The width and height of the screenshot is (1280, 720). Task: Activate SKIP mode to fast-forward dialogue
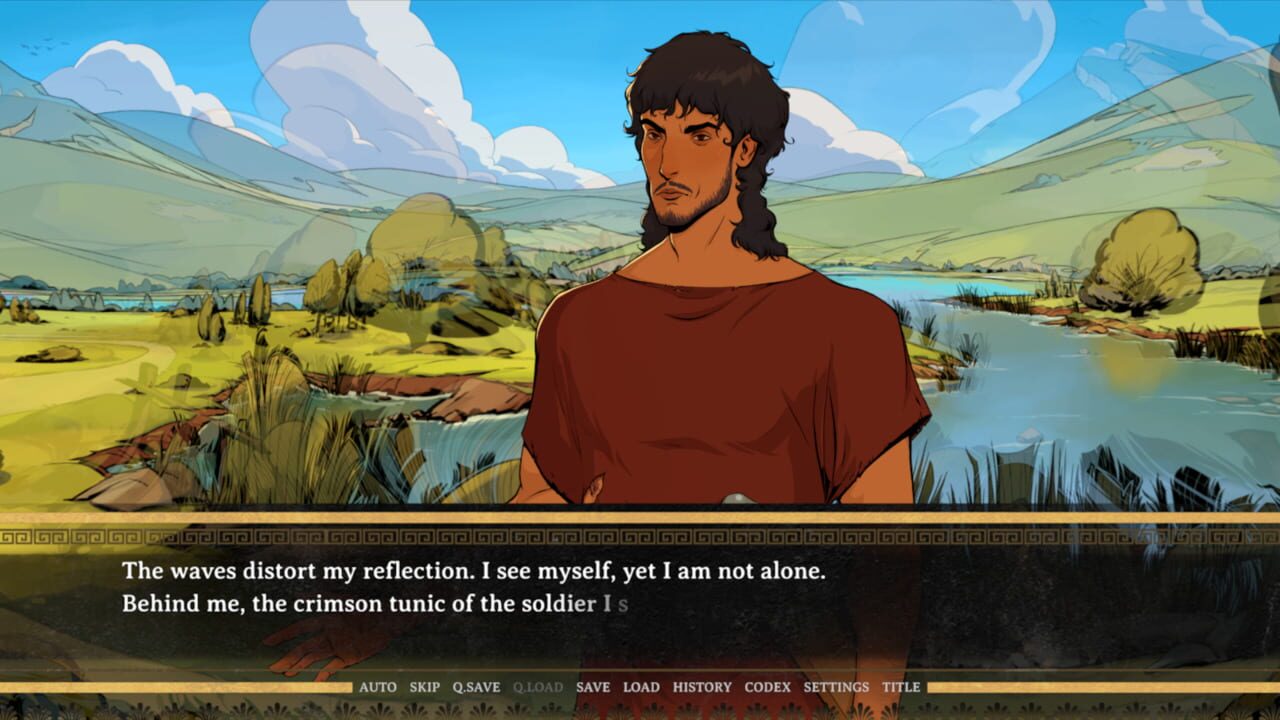(x=425, y=687)
